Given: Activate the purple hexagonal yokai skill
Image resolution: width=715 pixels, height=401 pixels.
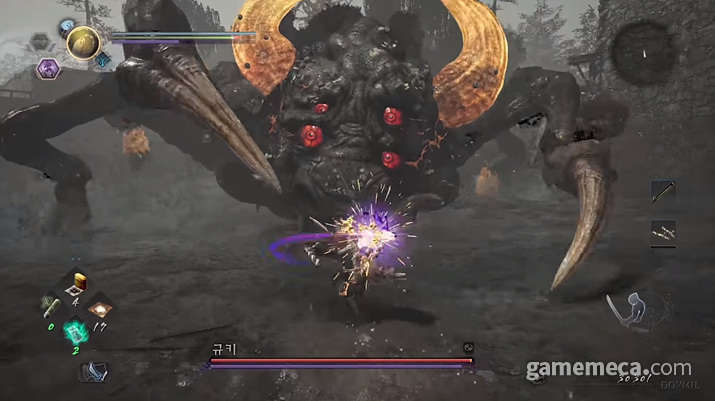Looking at the screenshot, I should (47, 68).
